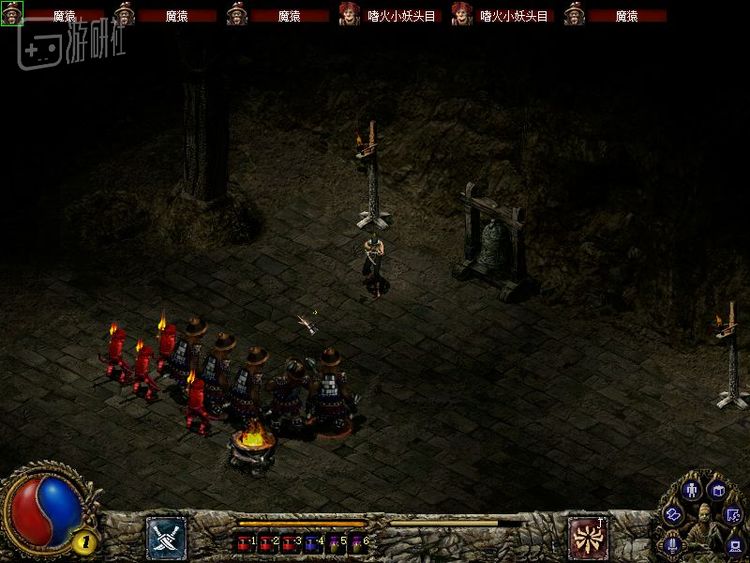Open the computer system menu icon
This screenshot has height=563, width=750.
coord(733,544)
